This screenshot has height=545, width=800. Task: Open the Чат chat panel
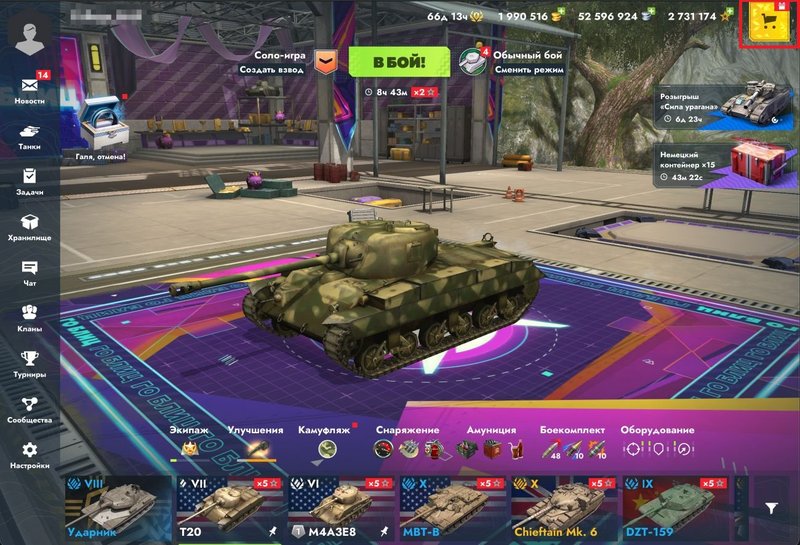click(29, 273)
